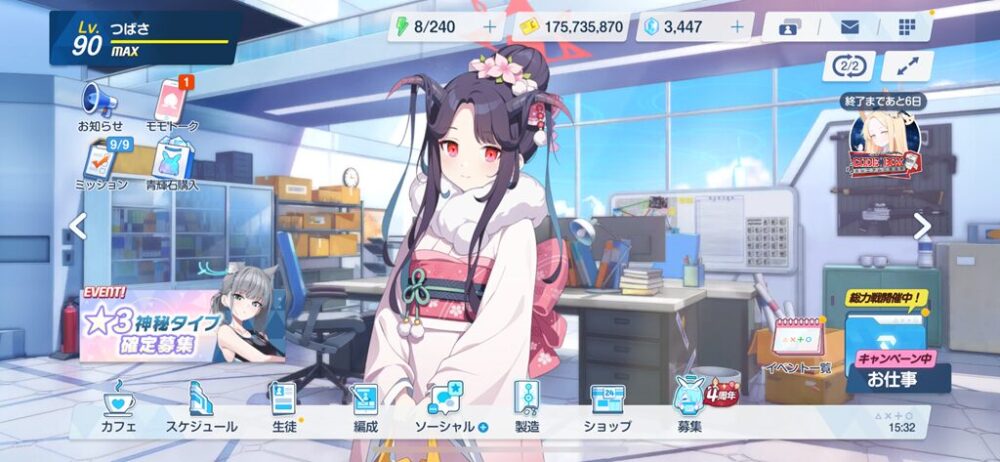1000x462 pixels.
Task: Open 編成 (Formation) menu
Action: (x=365, y=408)
